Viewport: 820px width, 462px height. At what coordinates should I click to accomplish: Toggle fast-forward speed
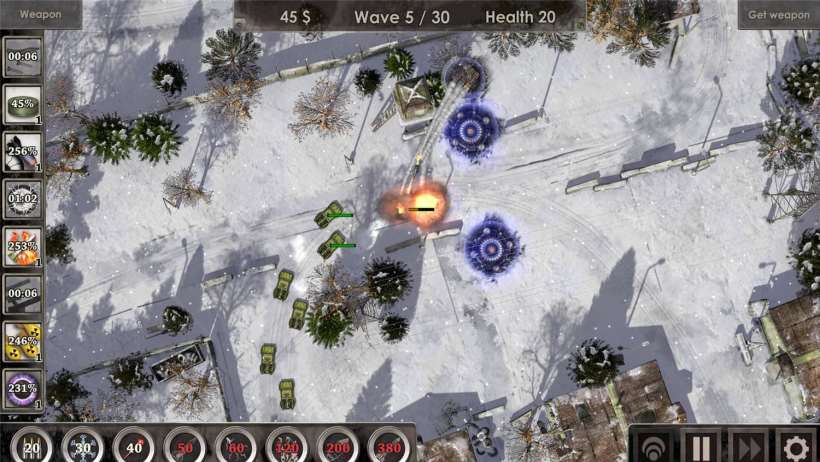click(x=748, y=446)
